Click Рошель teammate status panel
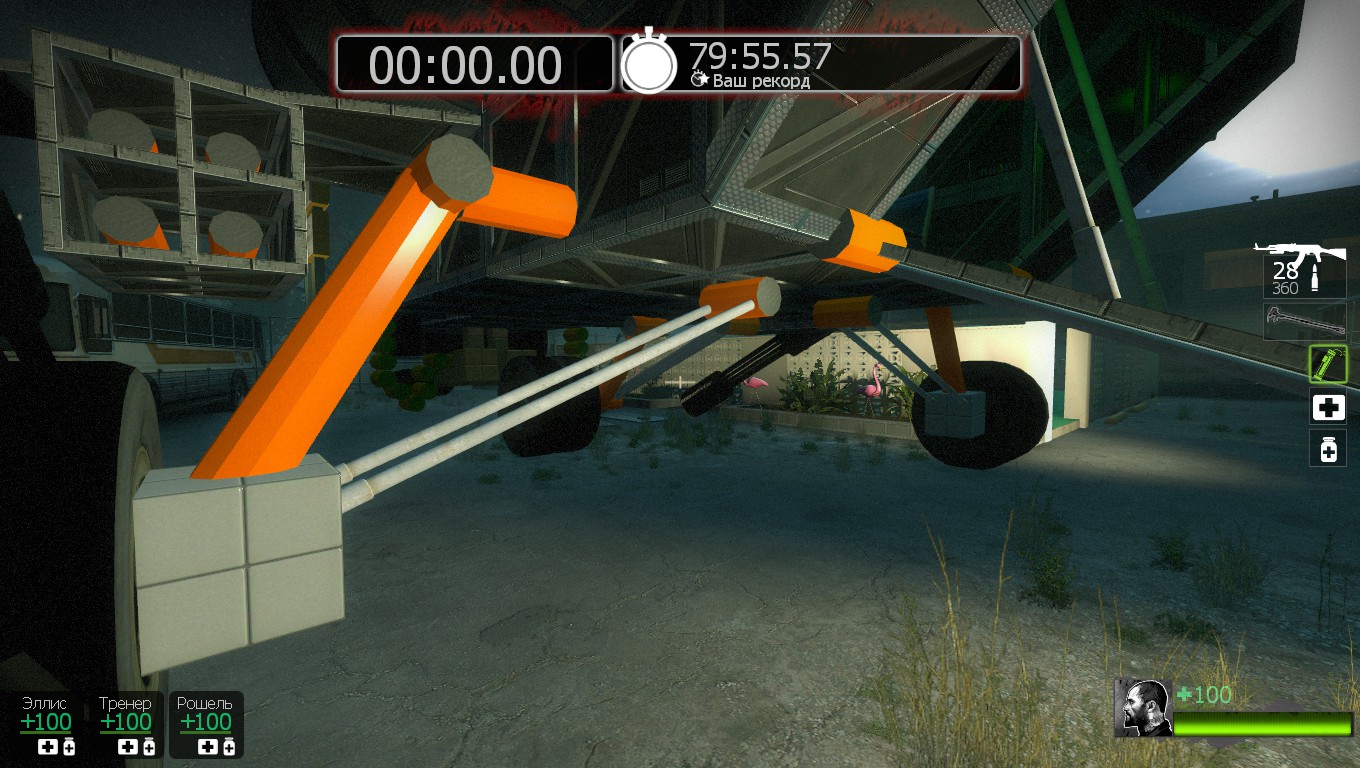1360x768 pixels. 205,724
